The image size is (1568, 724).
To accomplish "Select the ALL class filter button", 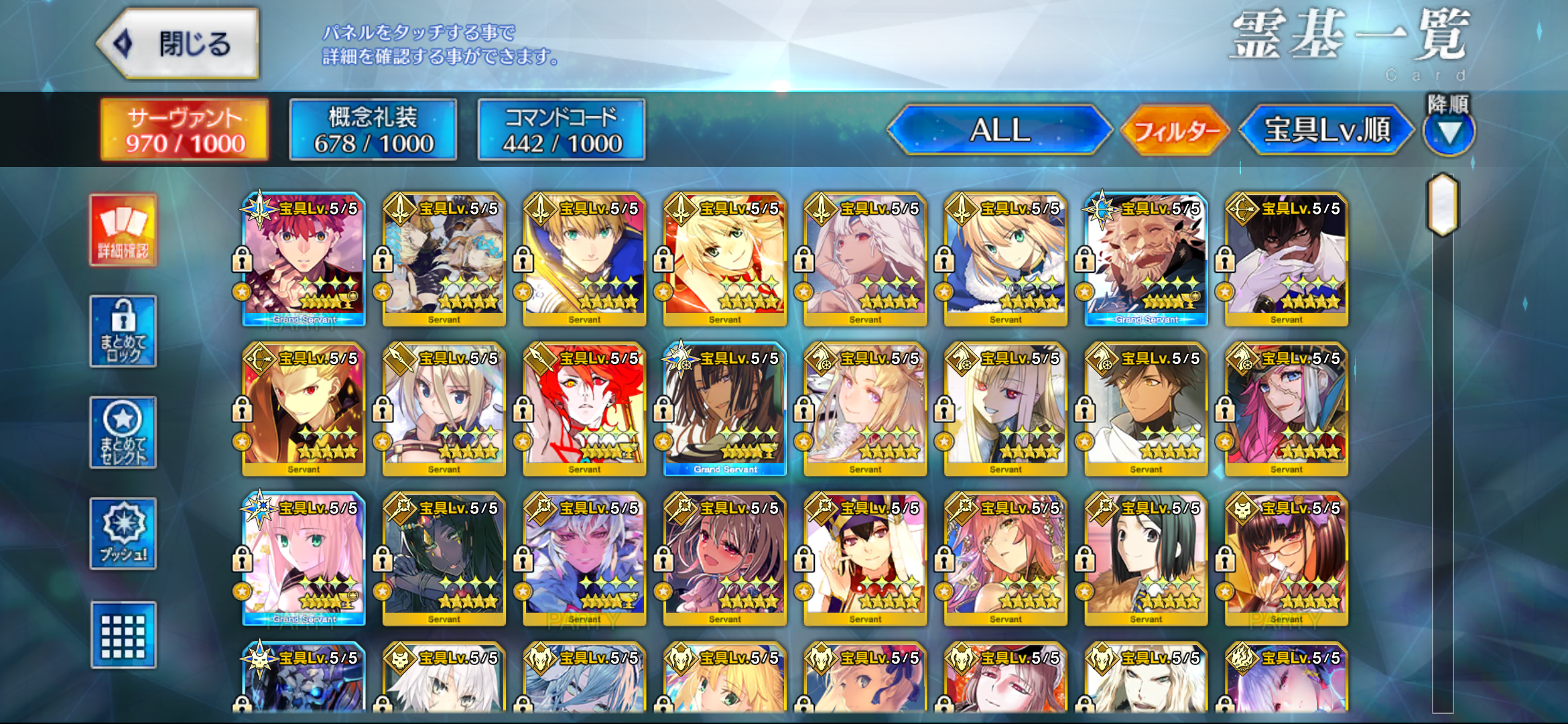I will [999, 130].
